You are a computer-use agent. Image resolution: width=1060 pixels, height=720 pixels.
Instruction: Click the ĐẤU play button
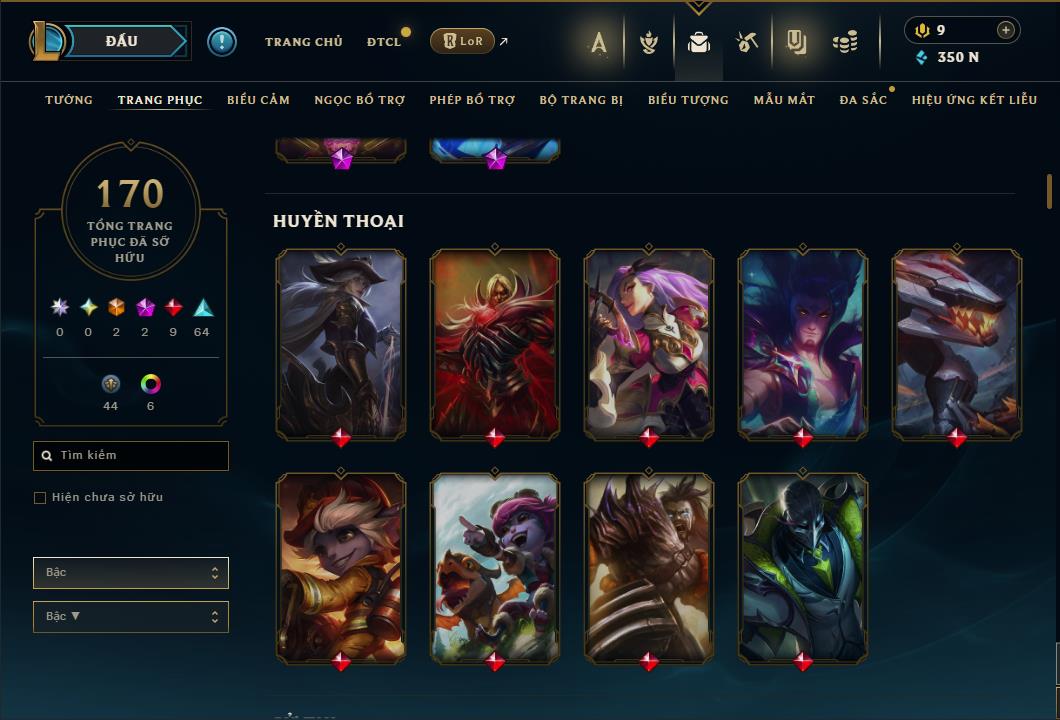click(x=122, y=41)
